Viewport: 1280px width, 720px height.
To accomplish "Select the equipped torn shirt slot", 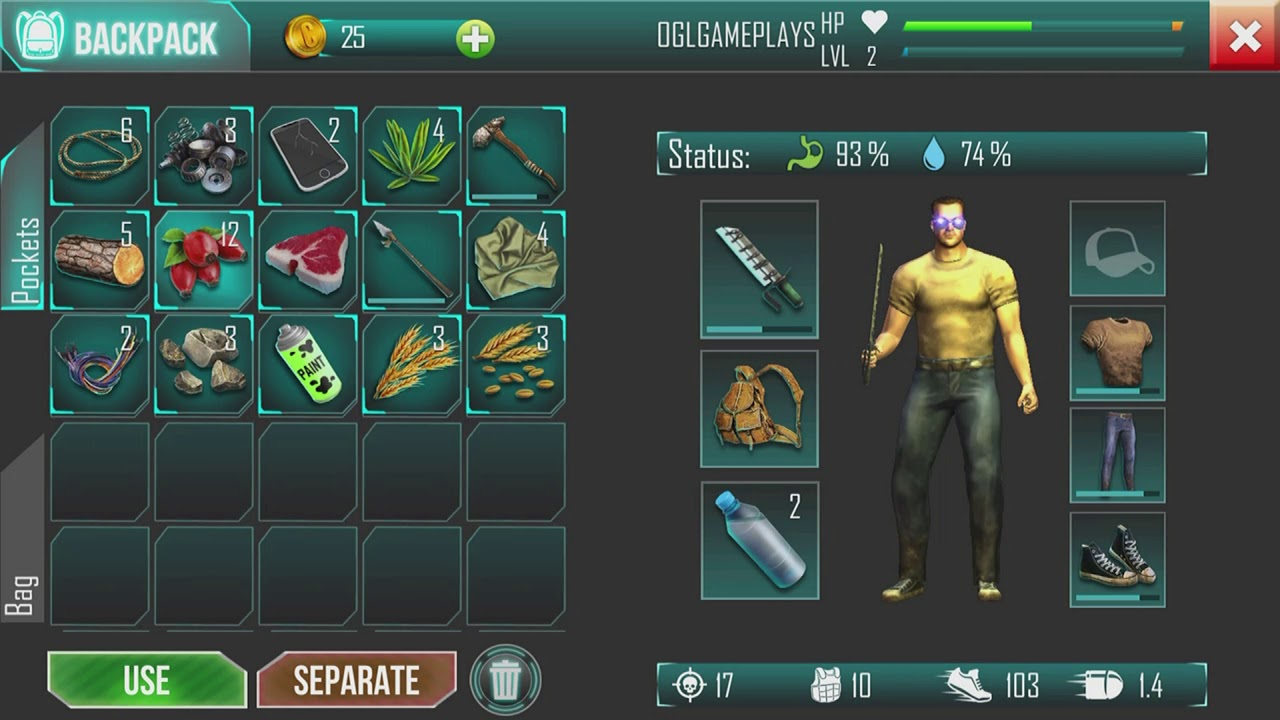I will (1117, 352).
